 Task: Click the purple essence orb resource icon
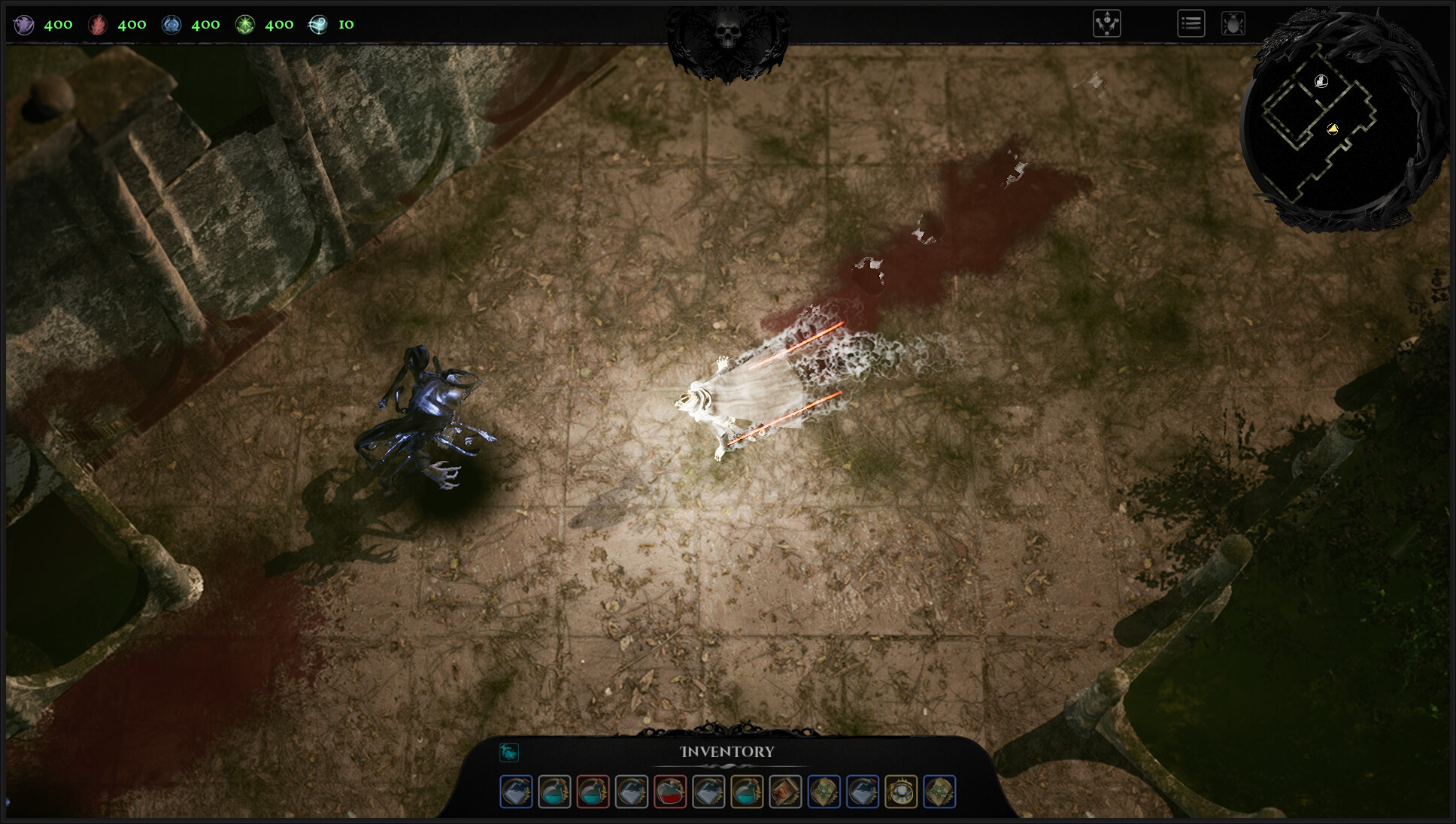tap(23, 24)
